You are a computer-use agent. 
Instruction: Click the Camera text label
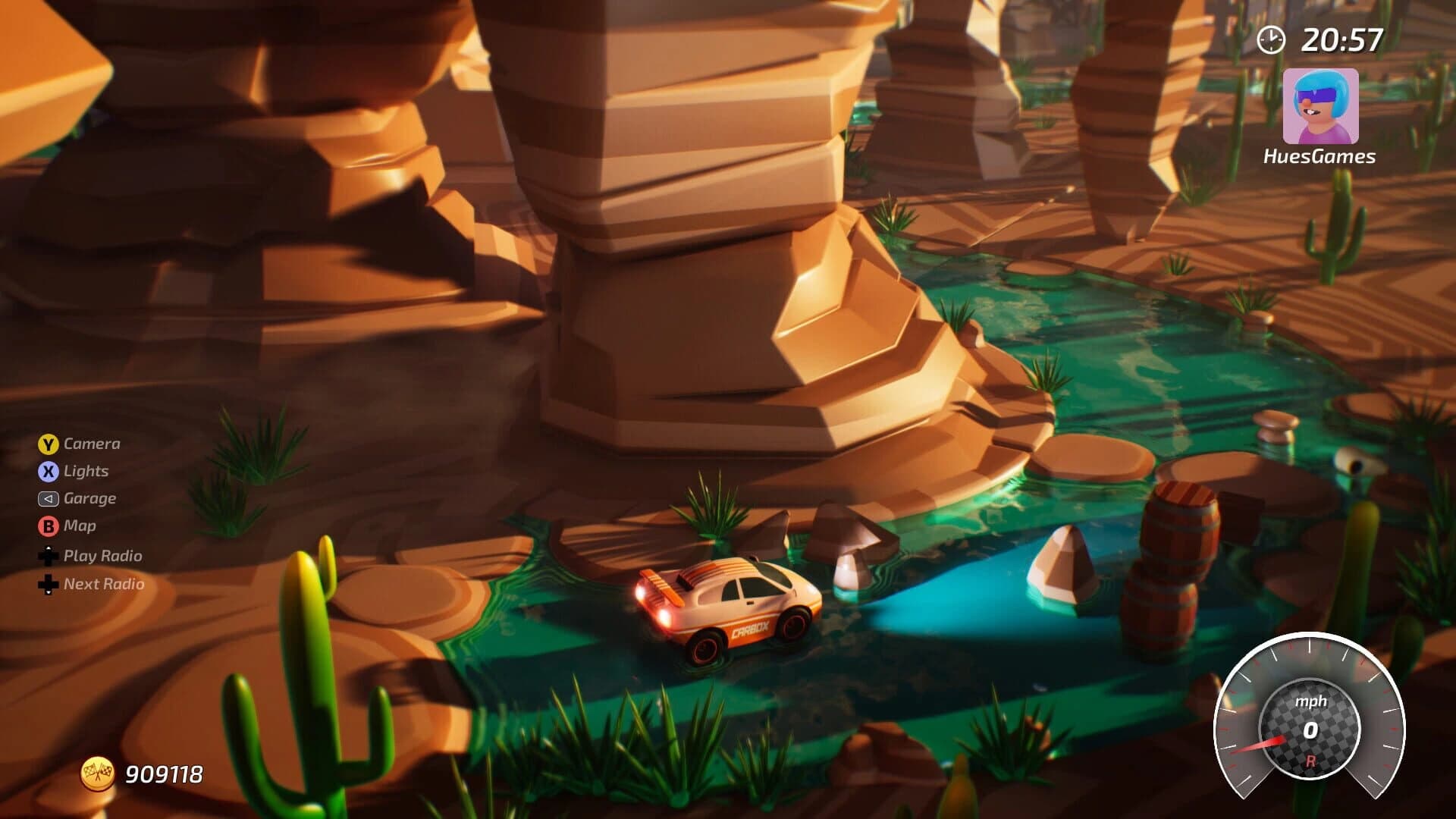91,444
